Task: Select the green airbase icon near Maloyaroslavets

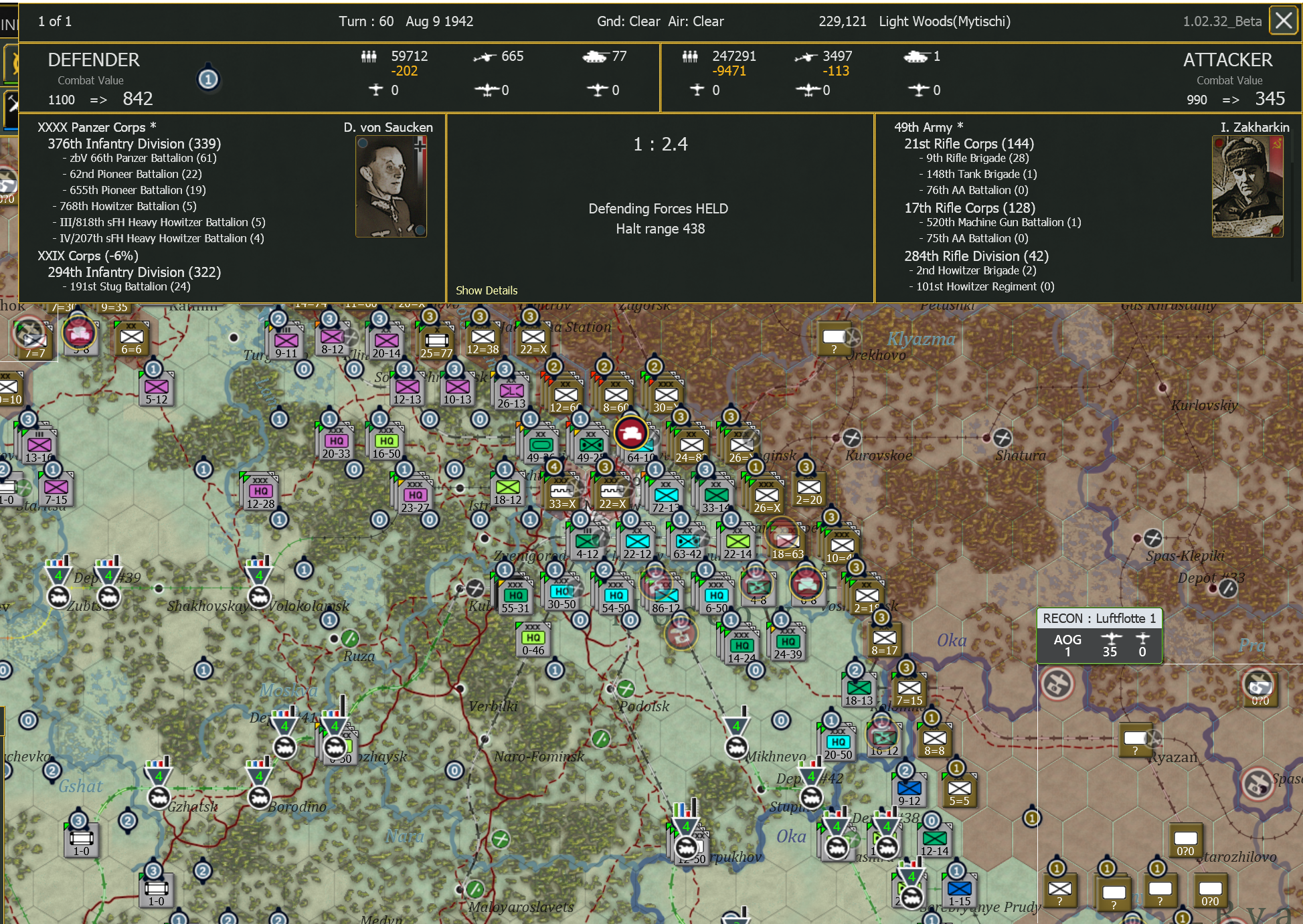Action: 476,890
